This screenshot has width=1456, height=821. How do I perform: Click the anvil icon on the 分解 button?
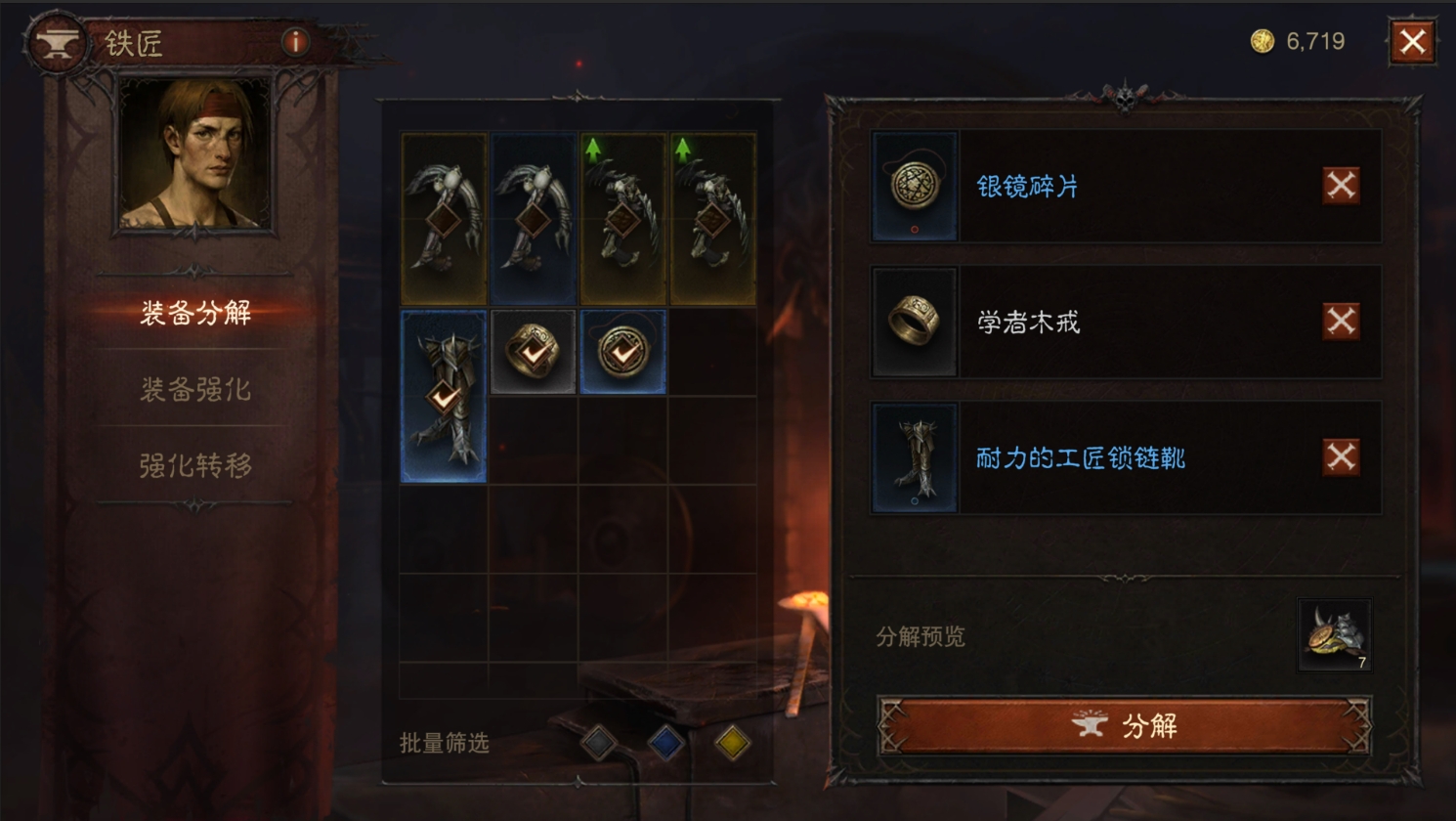(1088, 726)
